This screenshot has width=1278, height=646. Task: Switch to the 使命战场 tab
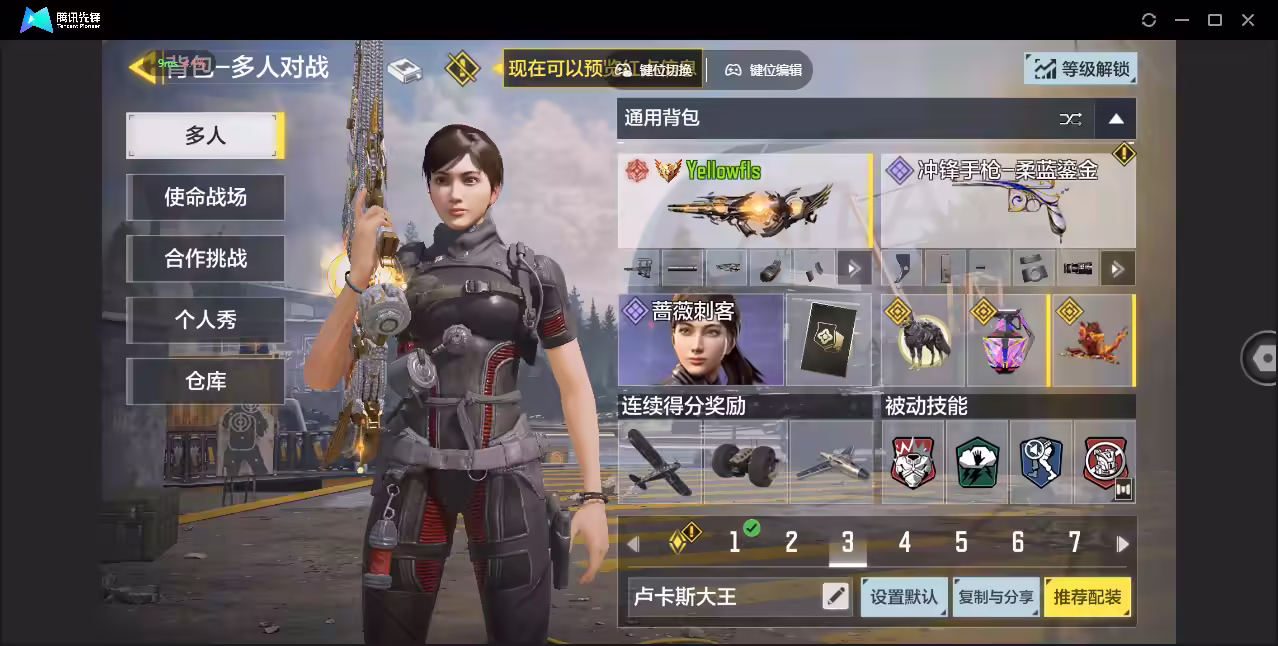click(205, 197)
